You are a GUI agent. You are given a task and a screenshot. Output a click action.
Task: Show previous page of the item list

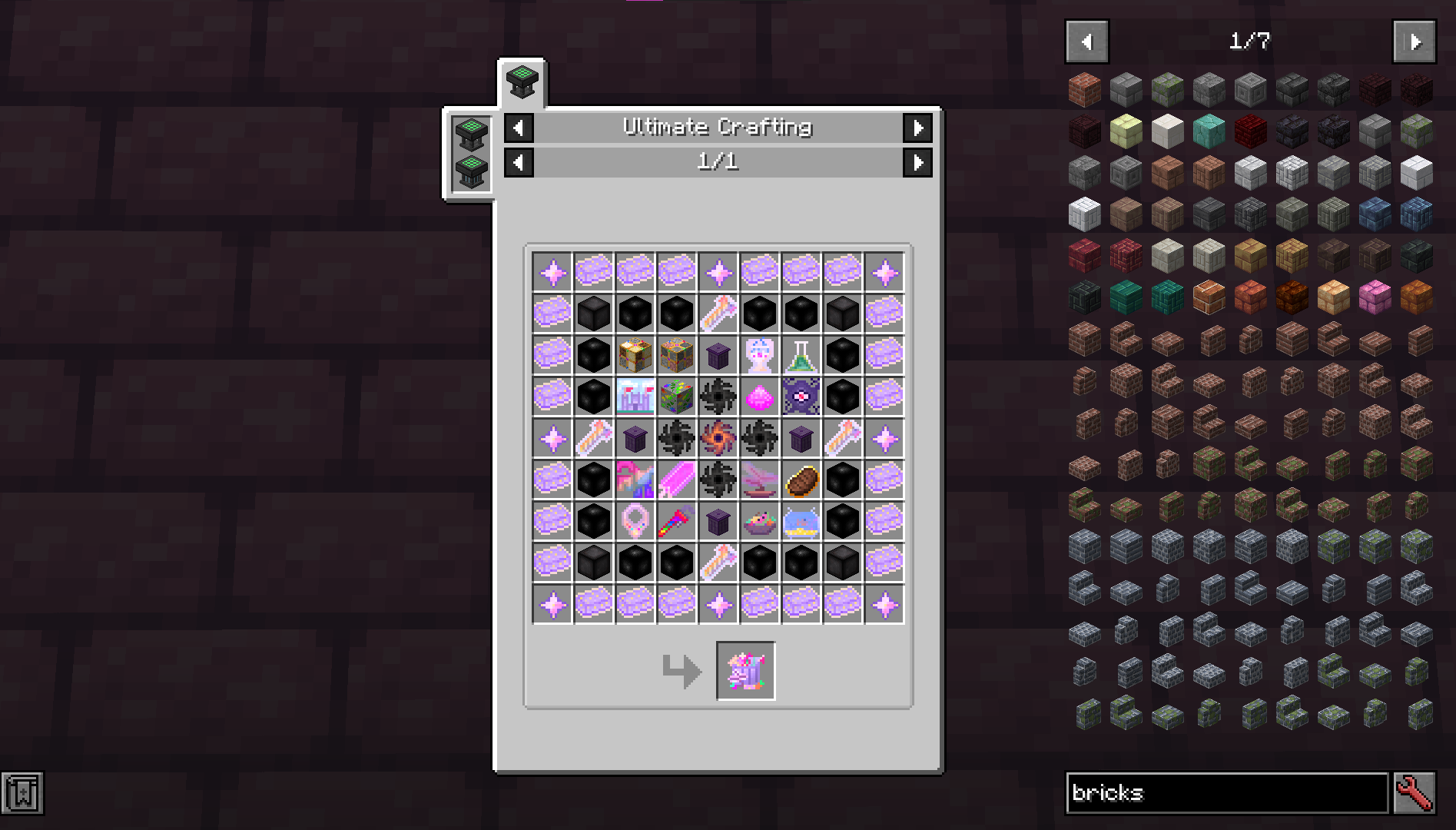(x=1086, y=41)
